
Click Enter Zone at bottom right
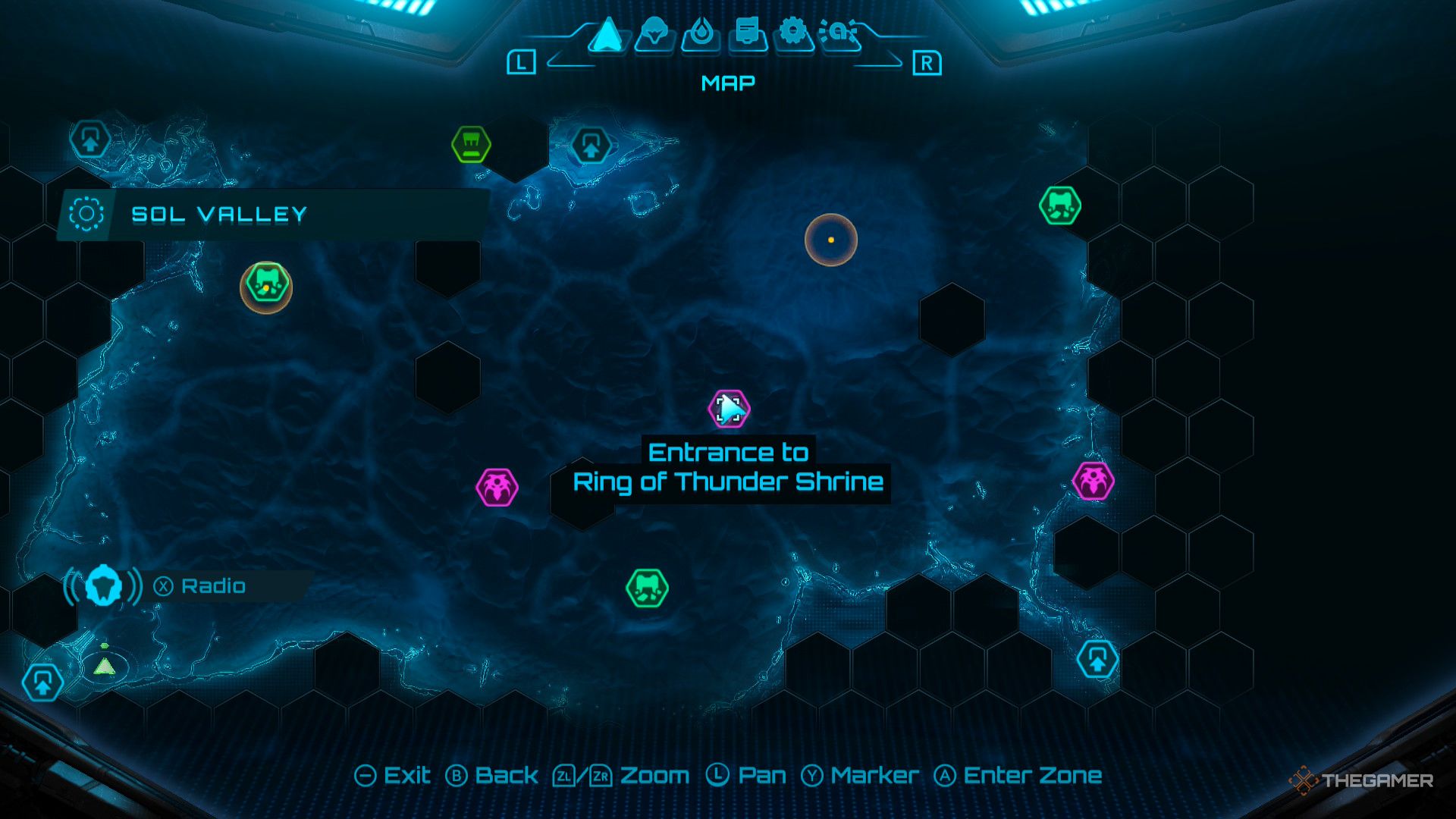click(1030, 775)
